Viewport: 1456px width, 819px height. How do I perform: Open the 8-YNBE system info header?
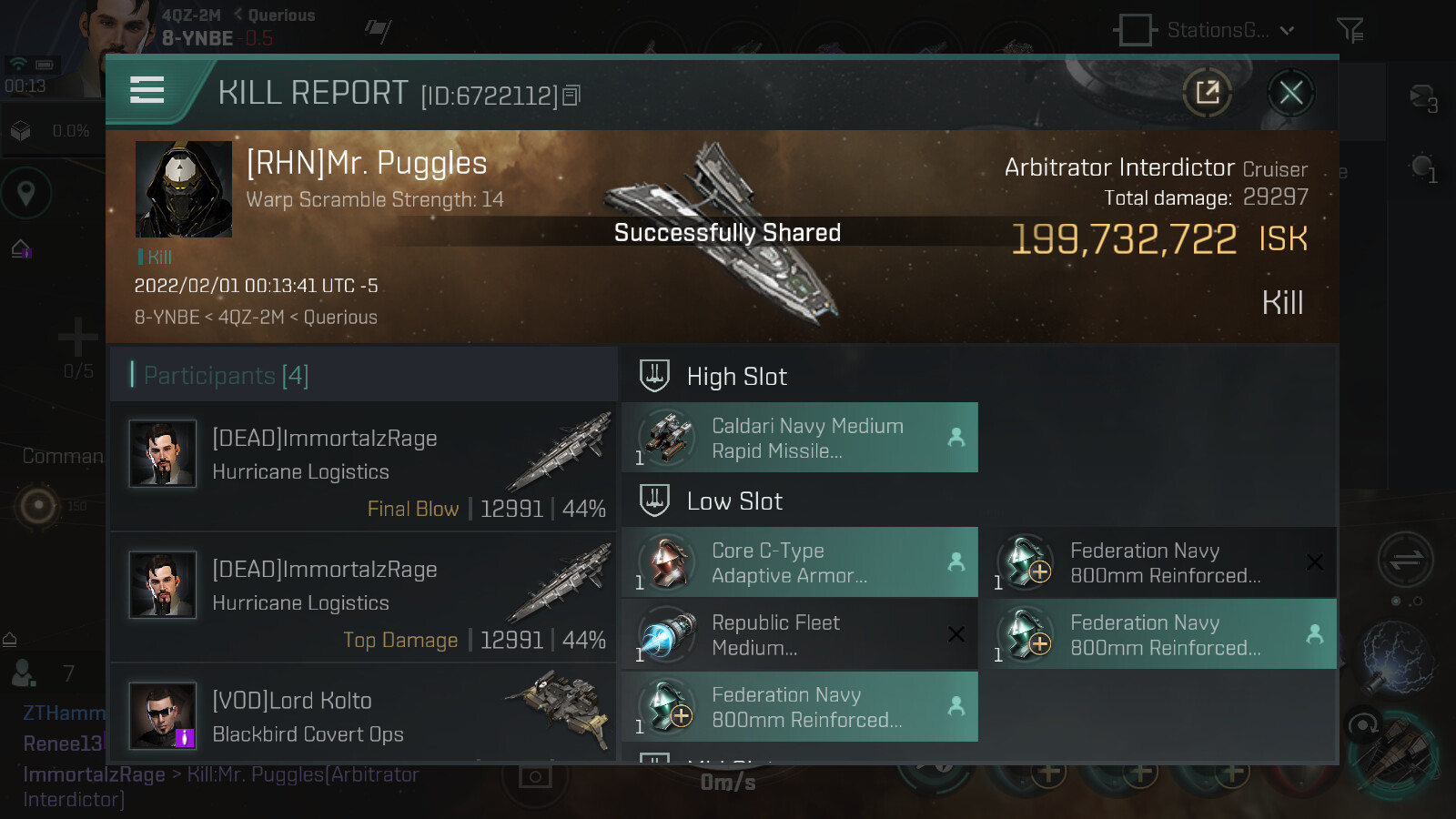click(x=197, y=38)
